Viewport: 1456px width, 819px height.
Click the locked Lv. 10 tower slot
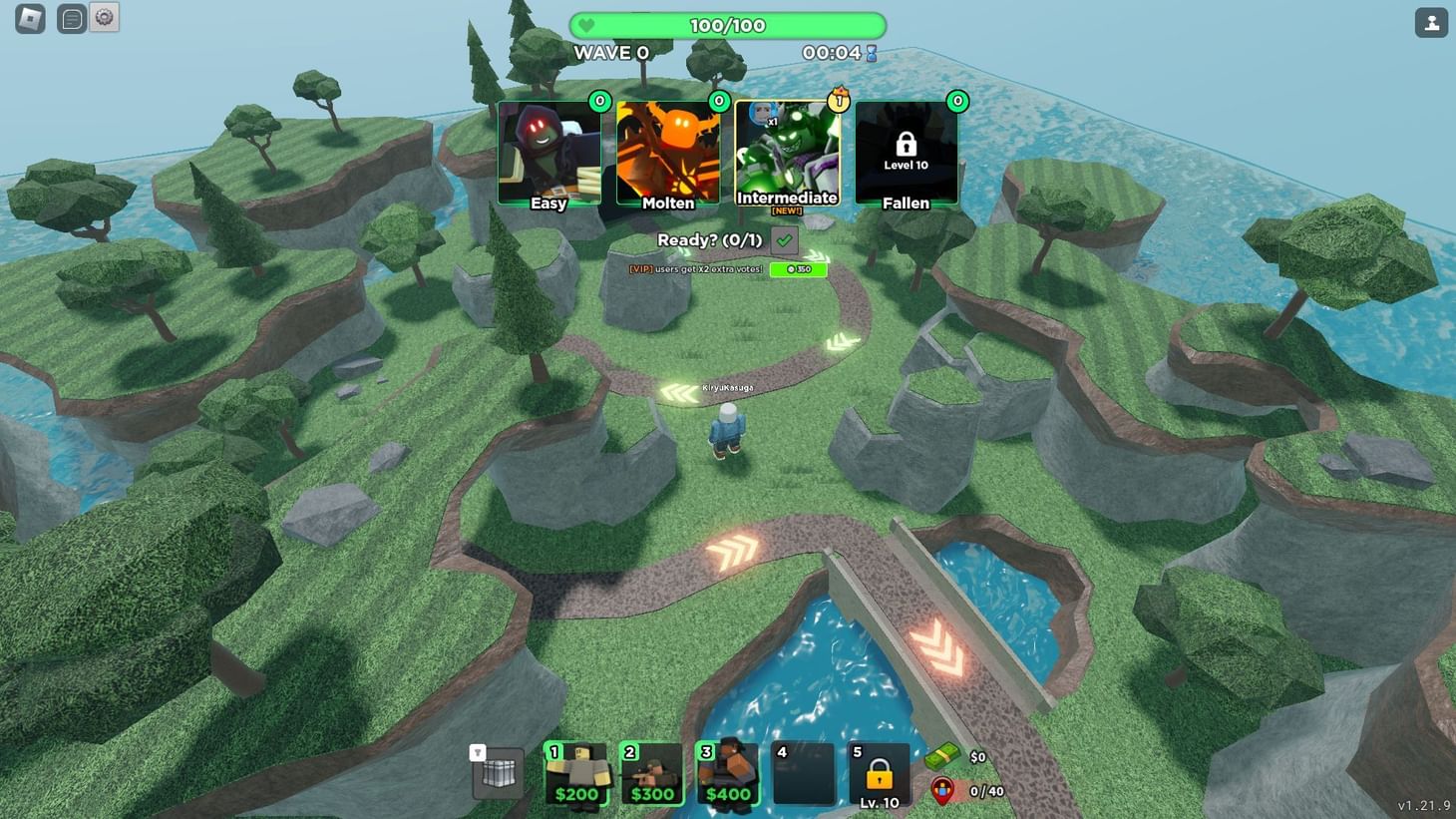tap(878, 773)
